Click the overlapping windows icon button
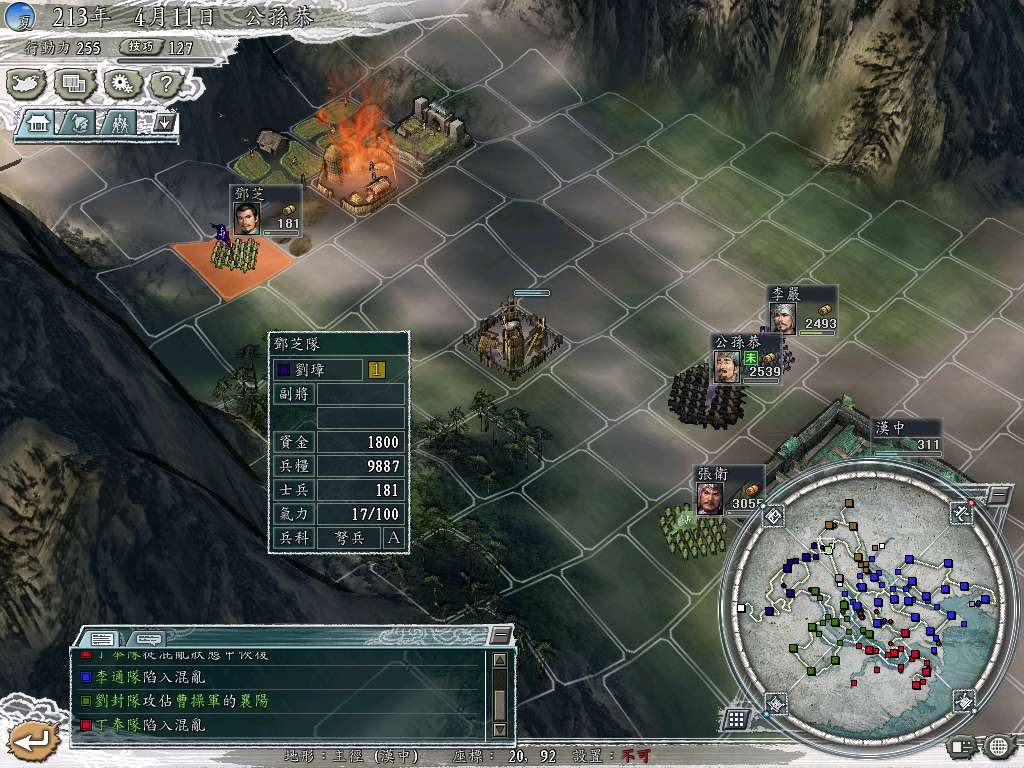The image size is (1024, 768). [74, 84]
